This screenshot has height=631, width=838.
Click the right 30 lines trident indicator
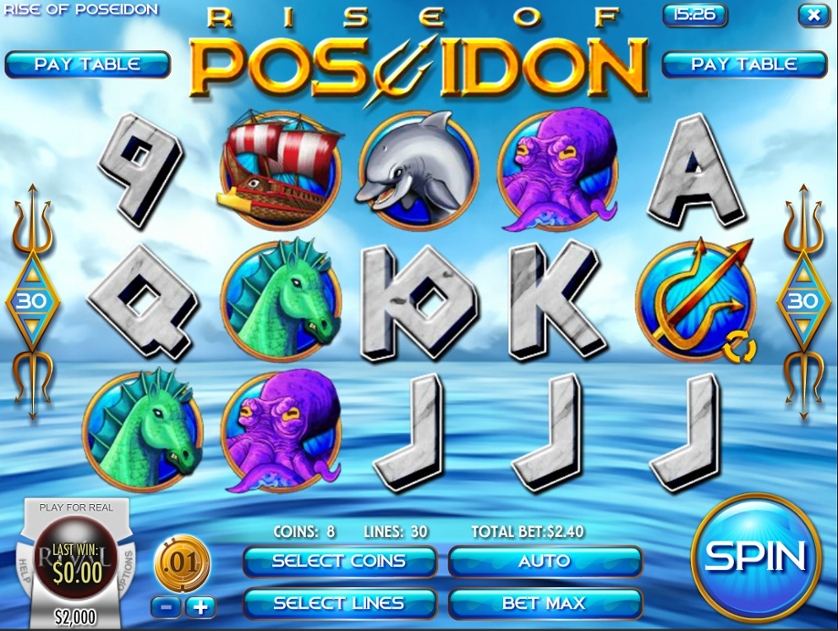[803, 300]
